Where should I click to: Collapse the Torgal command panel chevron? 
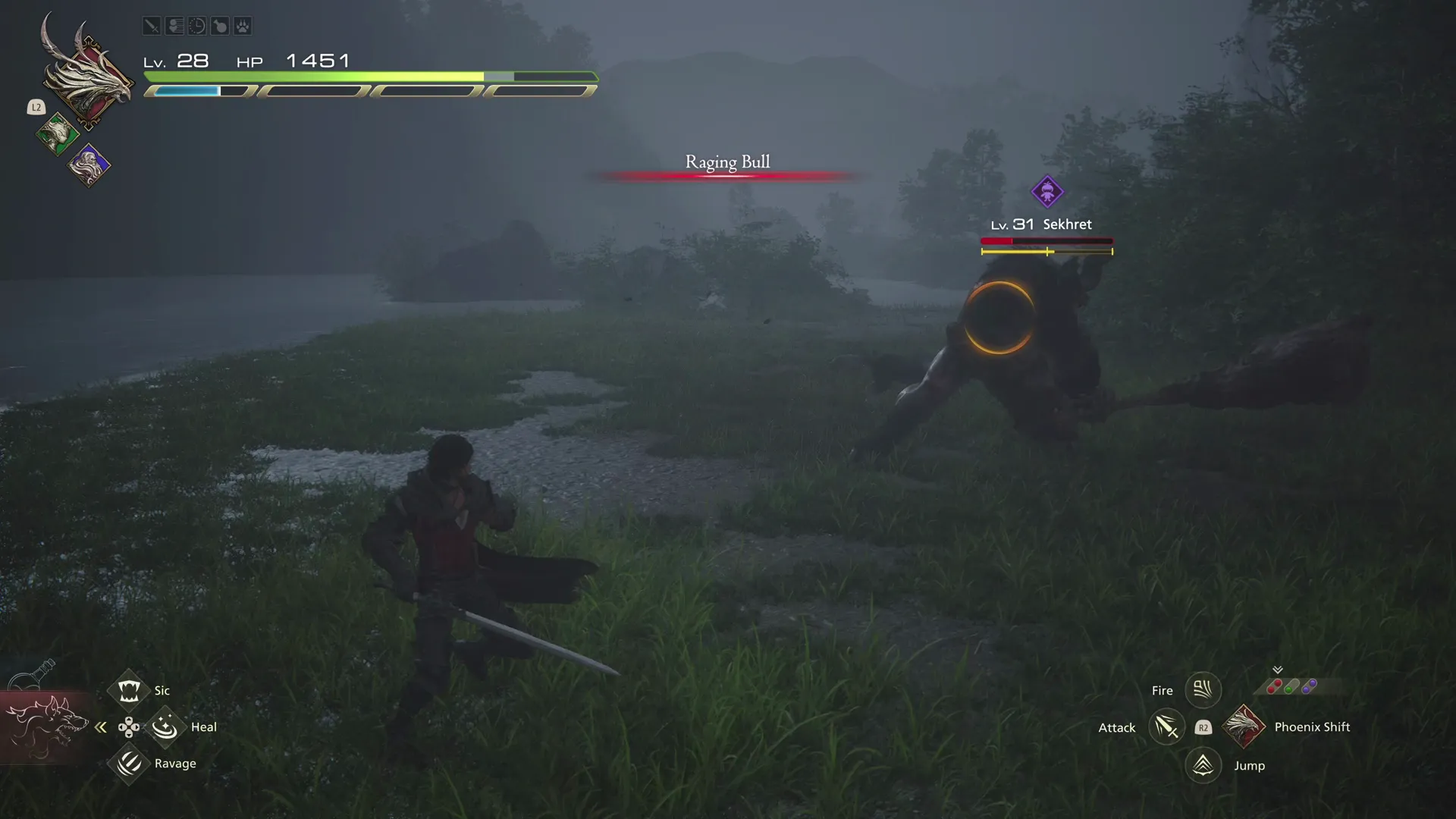coord(101,726)
